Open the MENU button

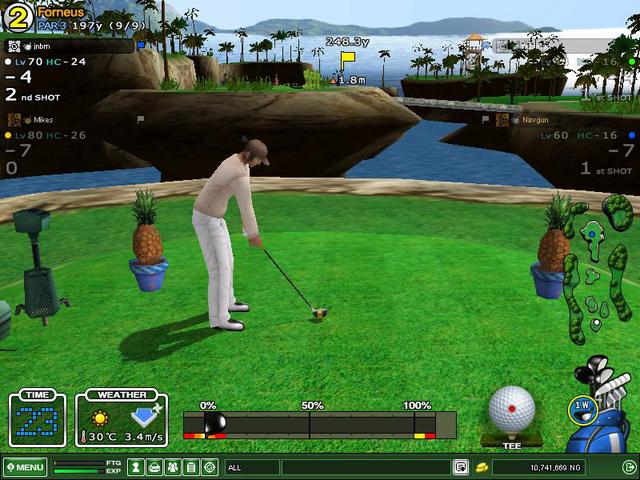(25, 467)
